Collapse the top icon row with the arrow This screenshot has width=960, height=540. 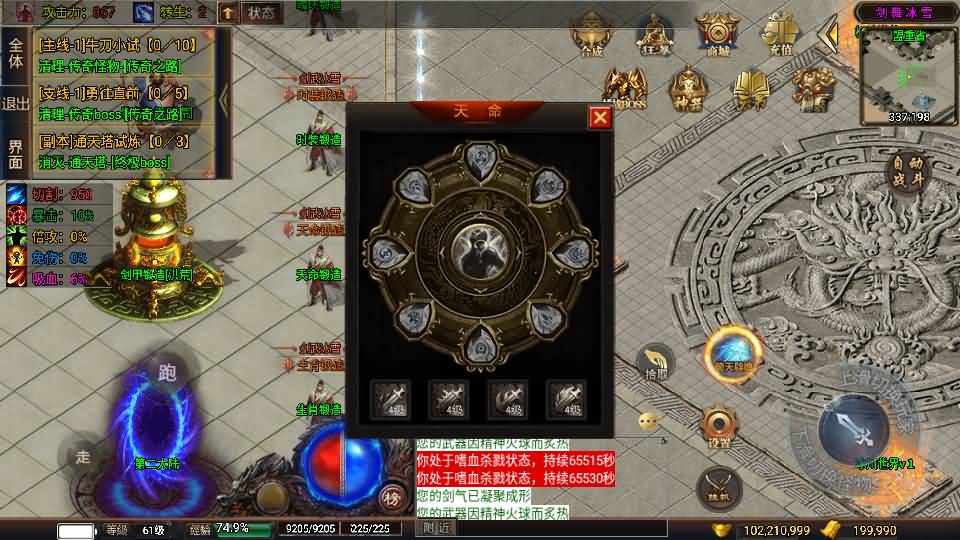point(828,37)
